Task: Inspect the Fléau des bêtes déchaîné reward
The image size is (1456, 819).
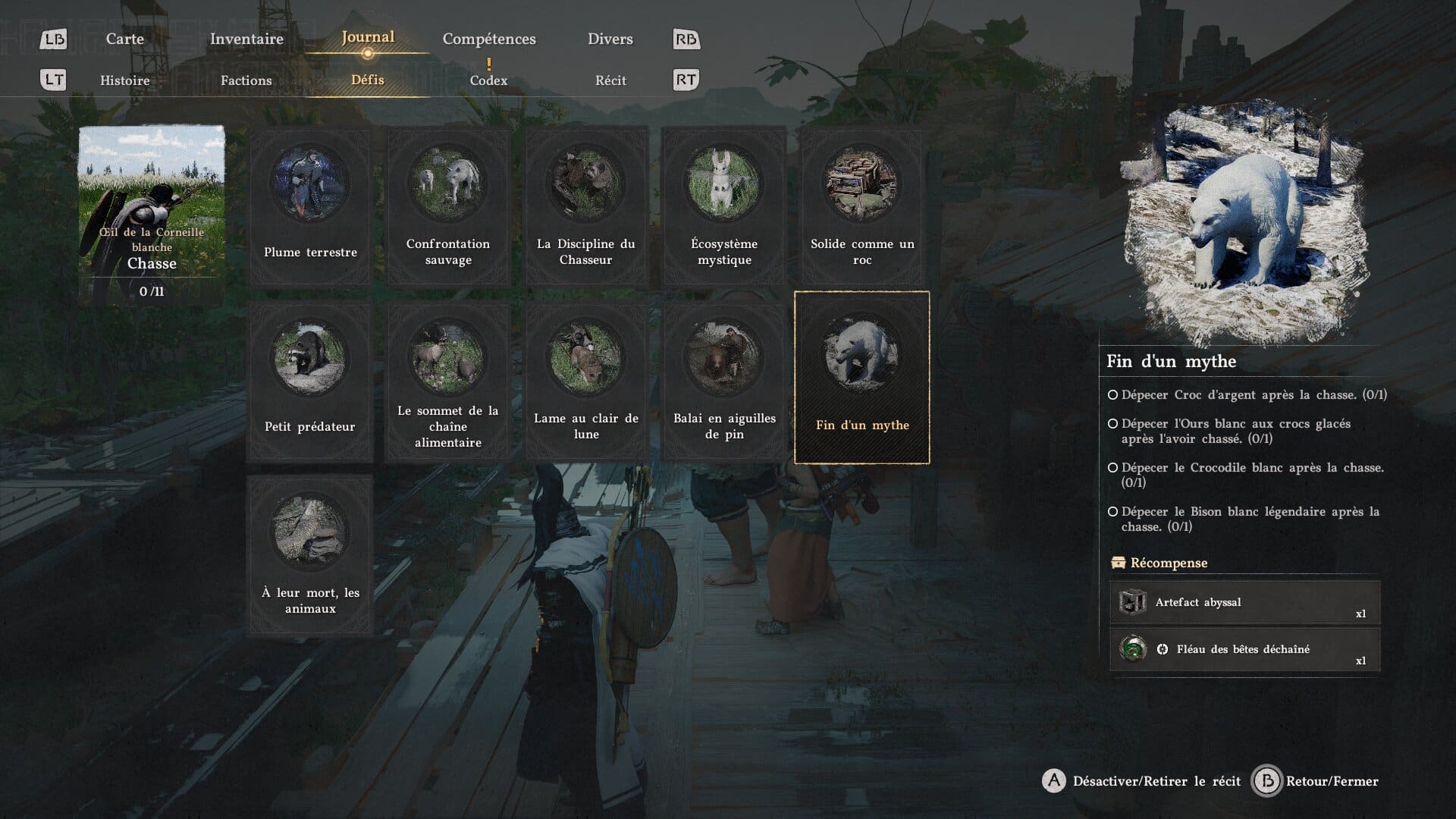Action: [x=1244, y=650]
